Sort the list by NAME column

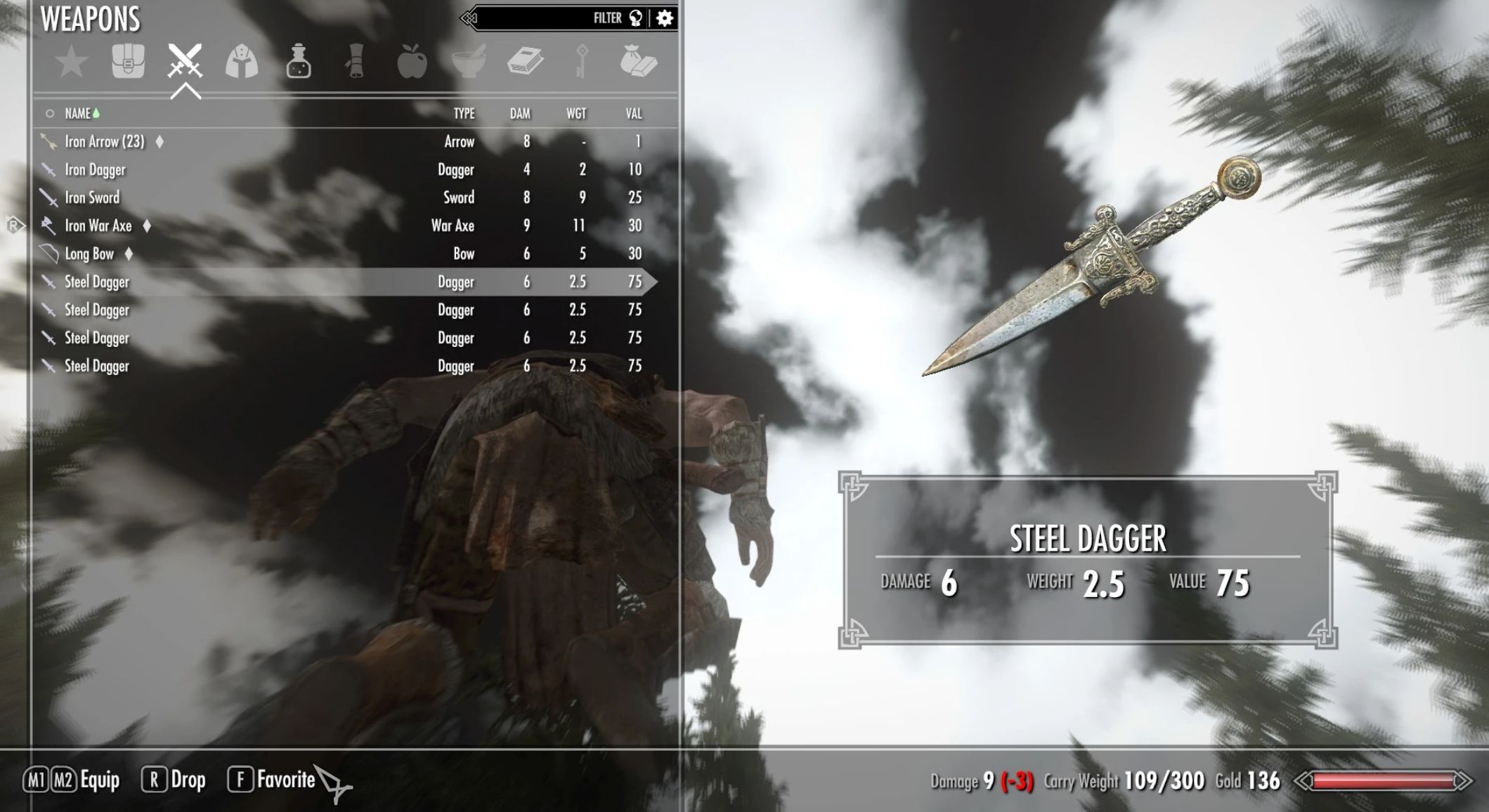[78, 114]
